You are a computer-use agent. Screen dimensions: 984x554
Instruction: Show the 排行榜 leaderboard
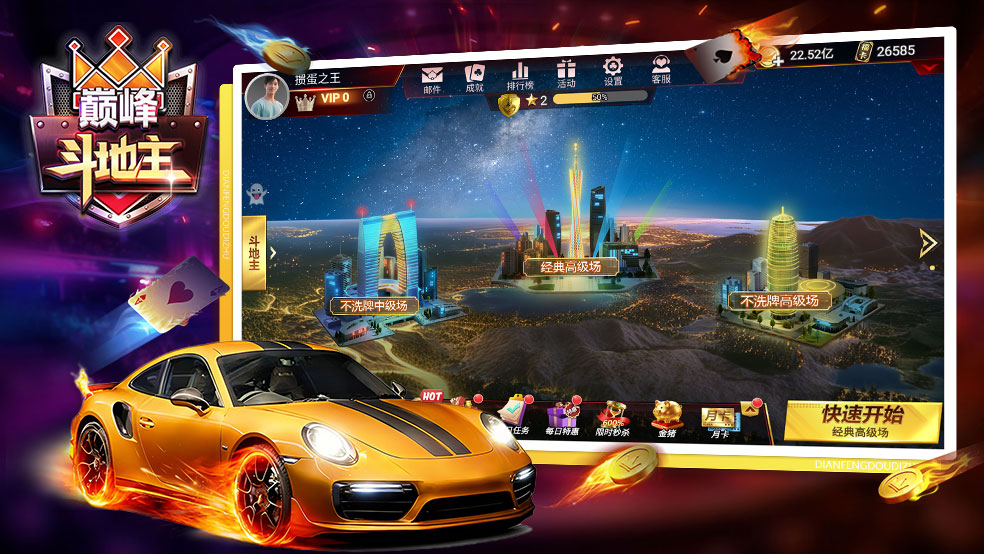(520, 74)
